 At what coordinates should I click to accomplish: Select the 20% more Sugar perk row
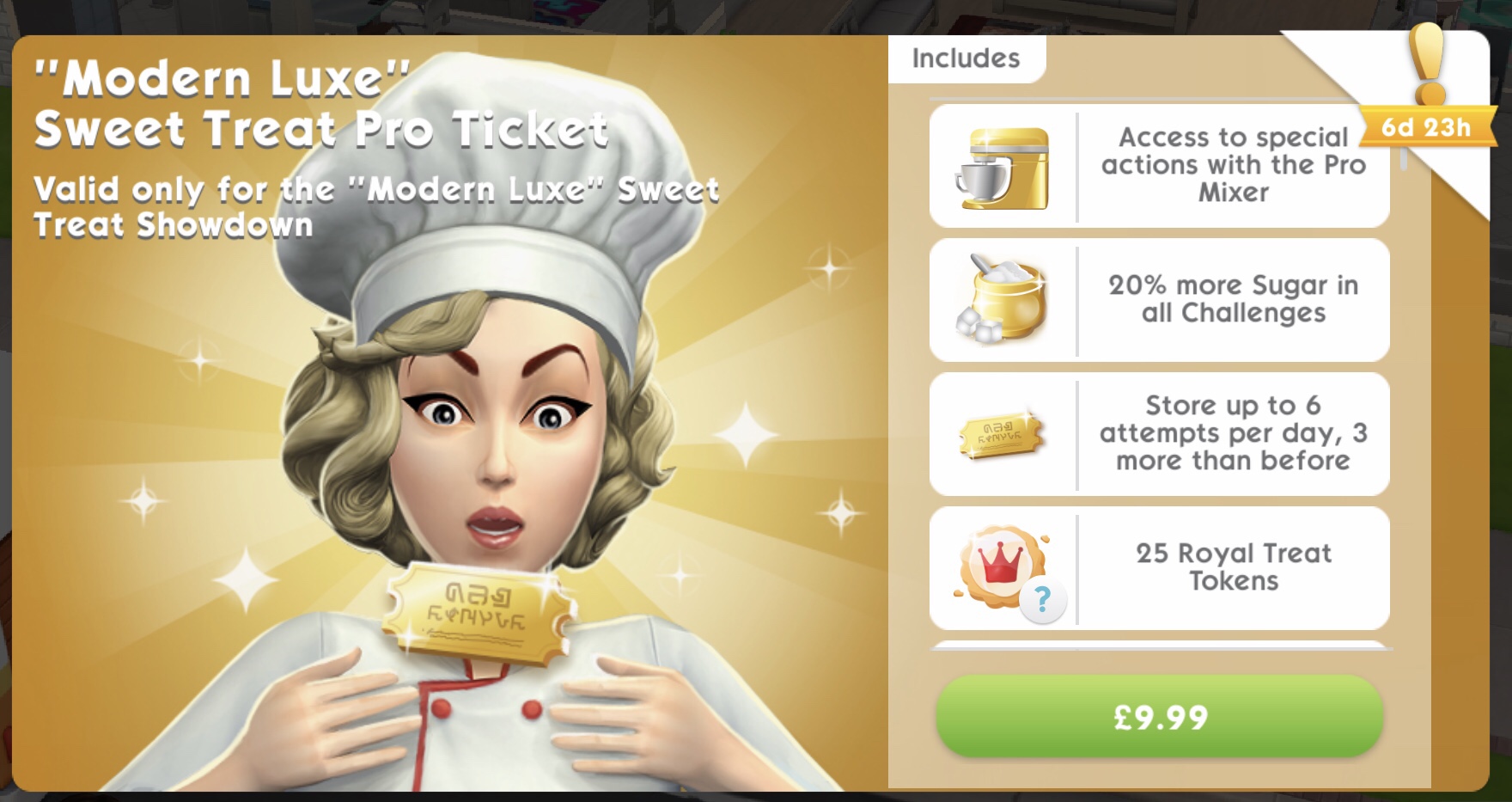1159,300
